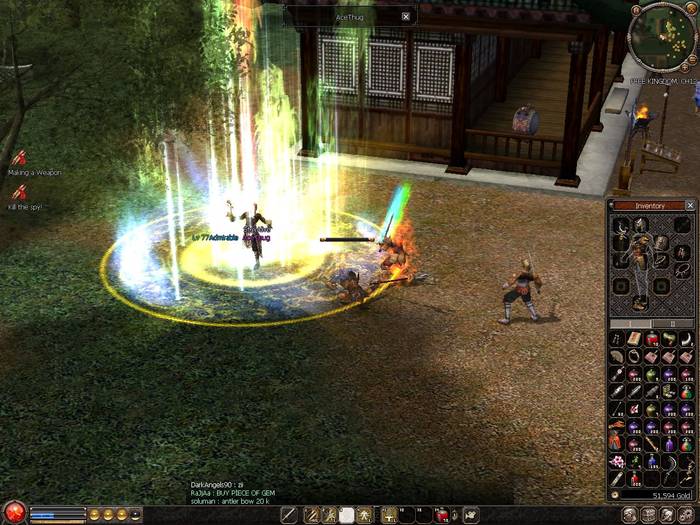The width and height of the screenshot is (700, 525).
Task: Switch to inventory page I tab
Action: [629, 324]
